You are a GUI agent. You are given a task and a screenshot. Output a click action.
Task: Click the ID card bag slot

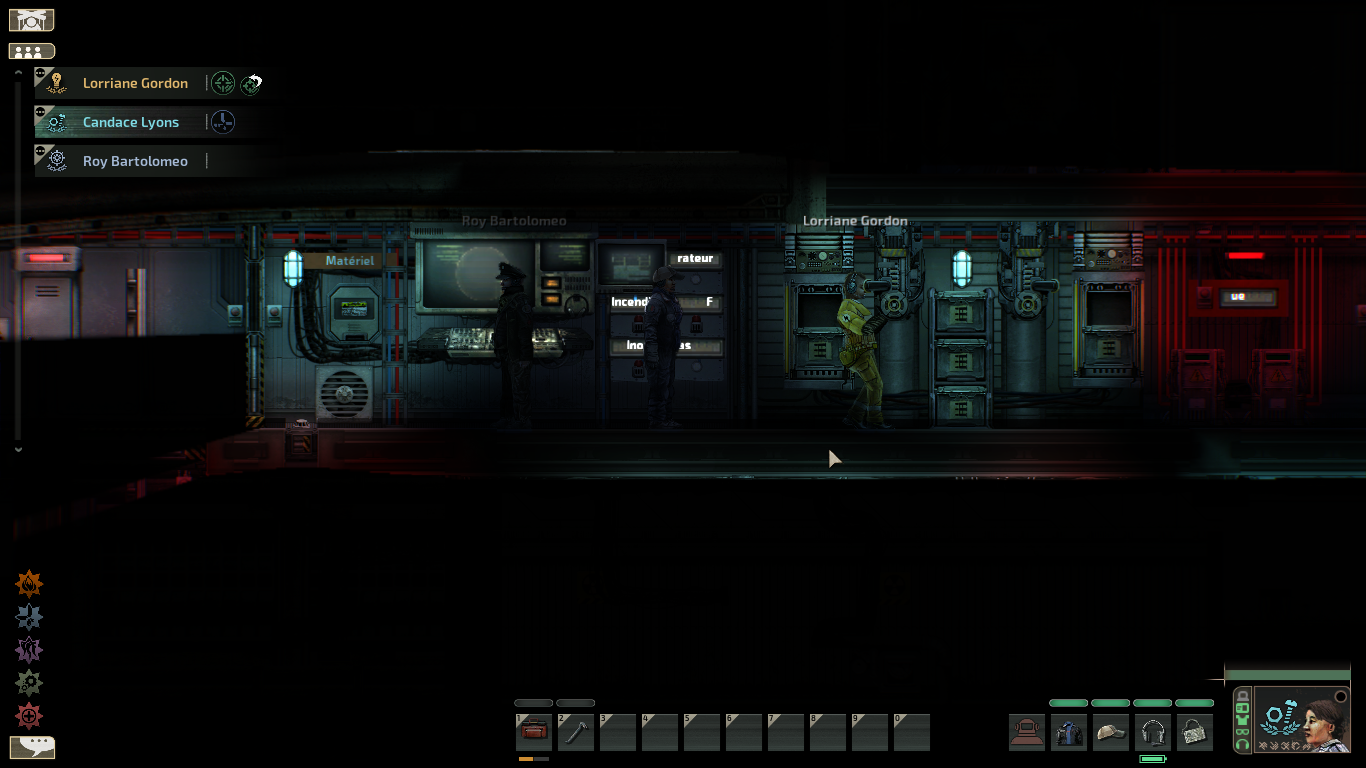pyautogui.click(x=1195, y=732)
